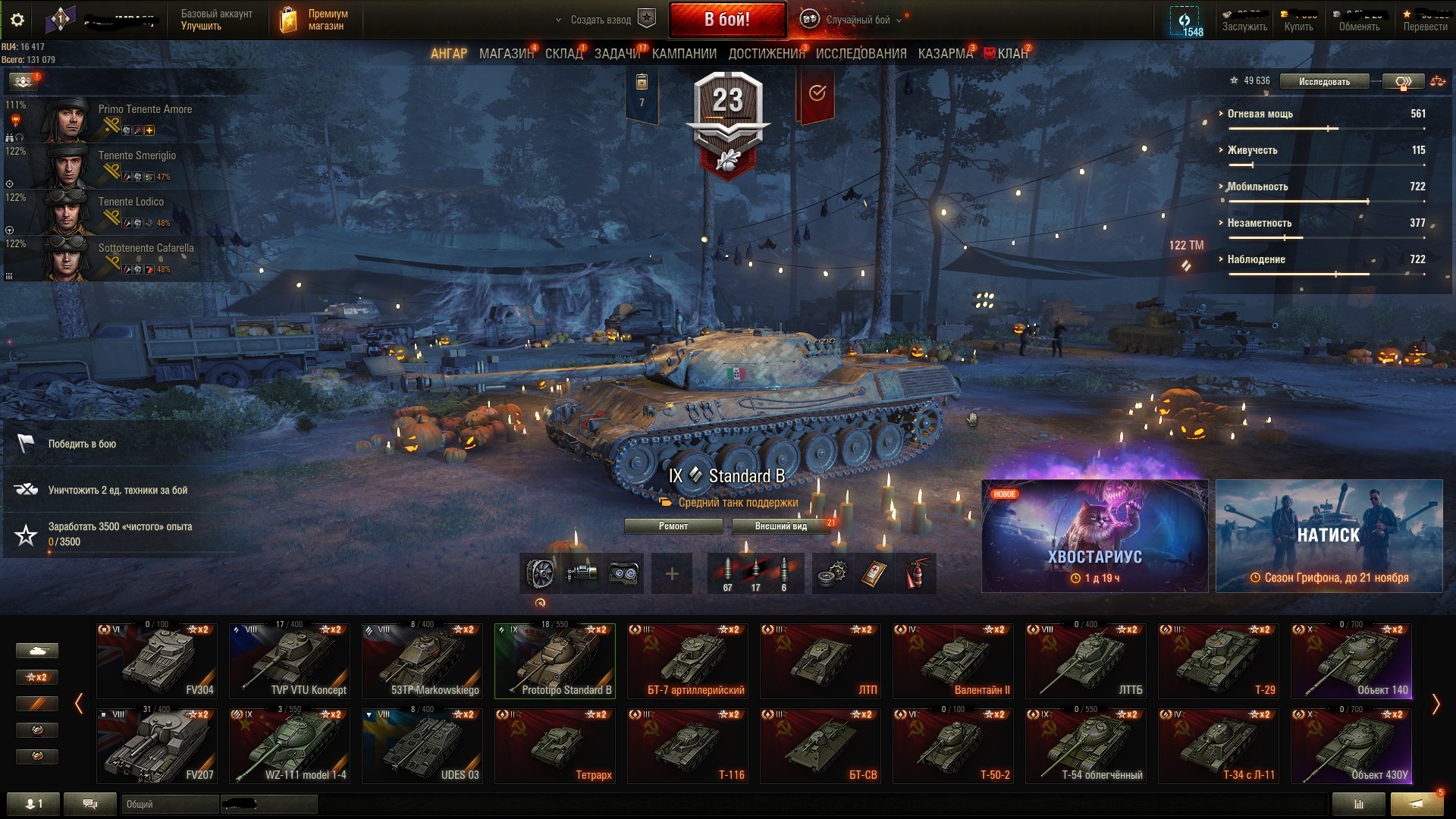Open Ремонт for the Standard B

673,526
